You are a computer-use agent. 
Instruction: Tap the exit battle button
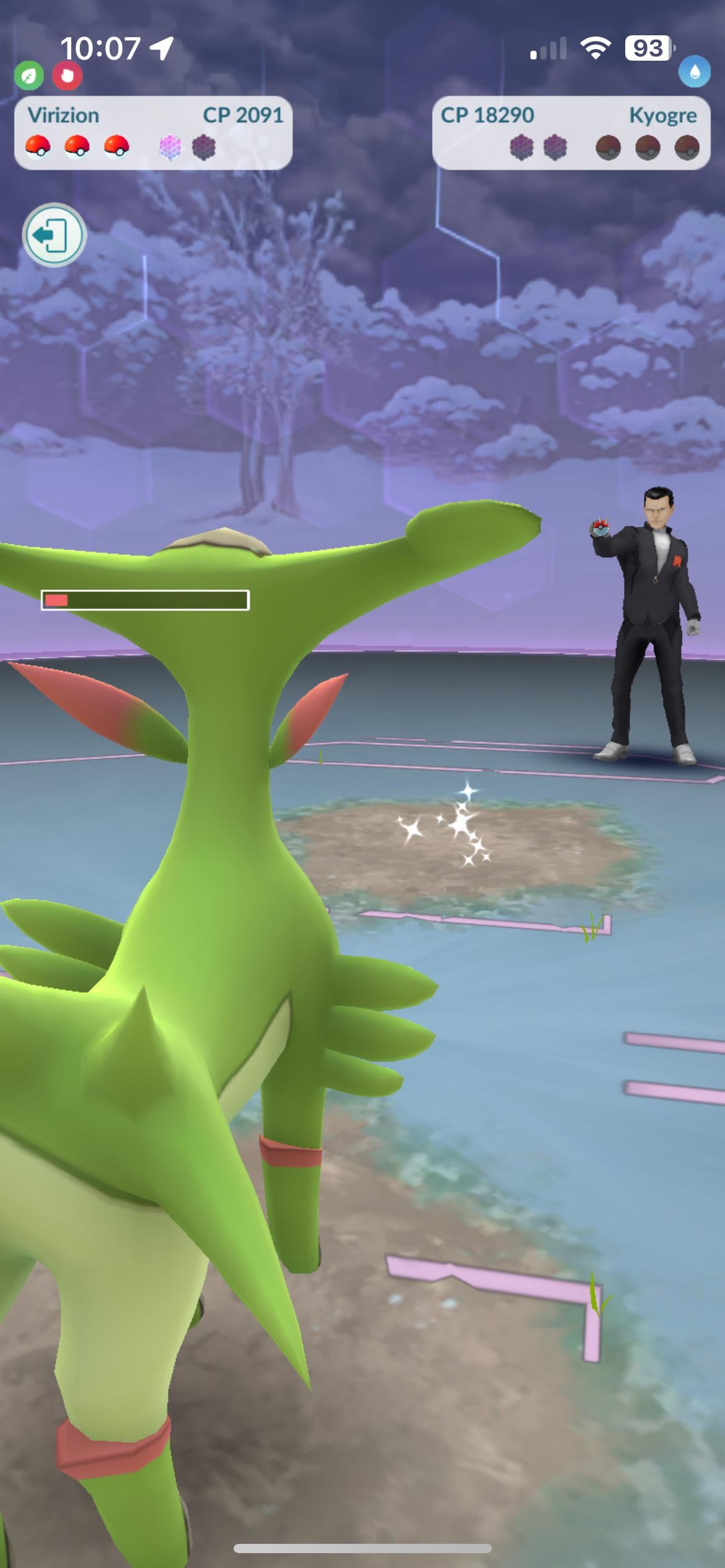(54, 235)
